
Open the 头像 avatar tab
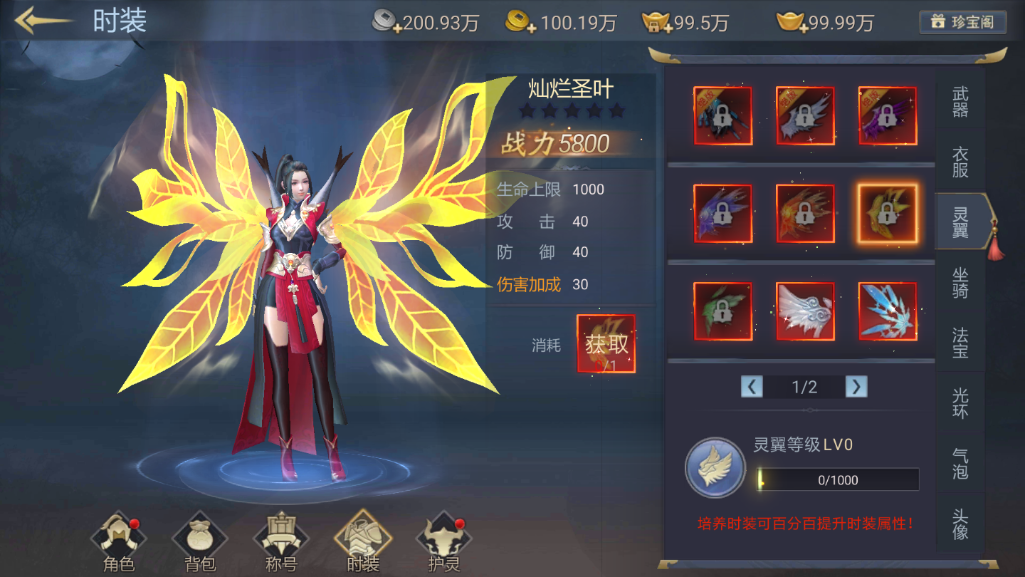(x=960, y=523)
